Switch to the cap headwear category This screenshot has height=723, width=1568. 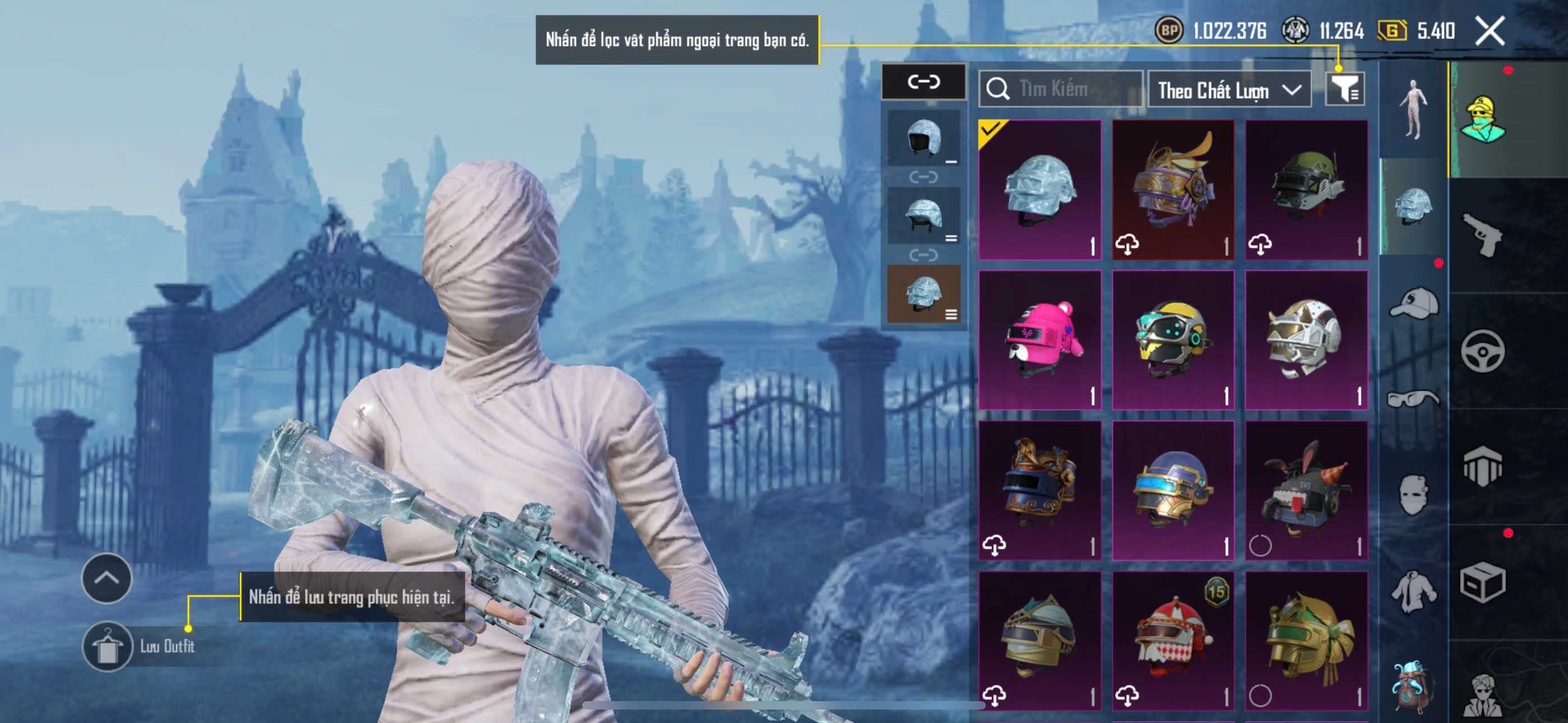[1413, 304]
